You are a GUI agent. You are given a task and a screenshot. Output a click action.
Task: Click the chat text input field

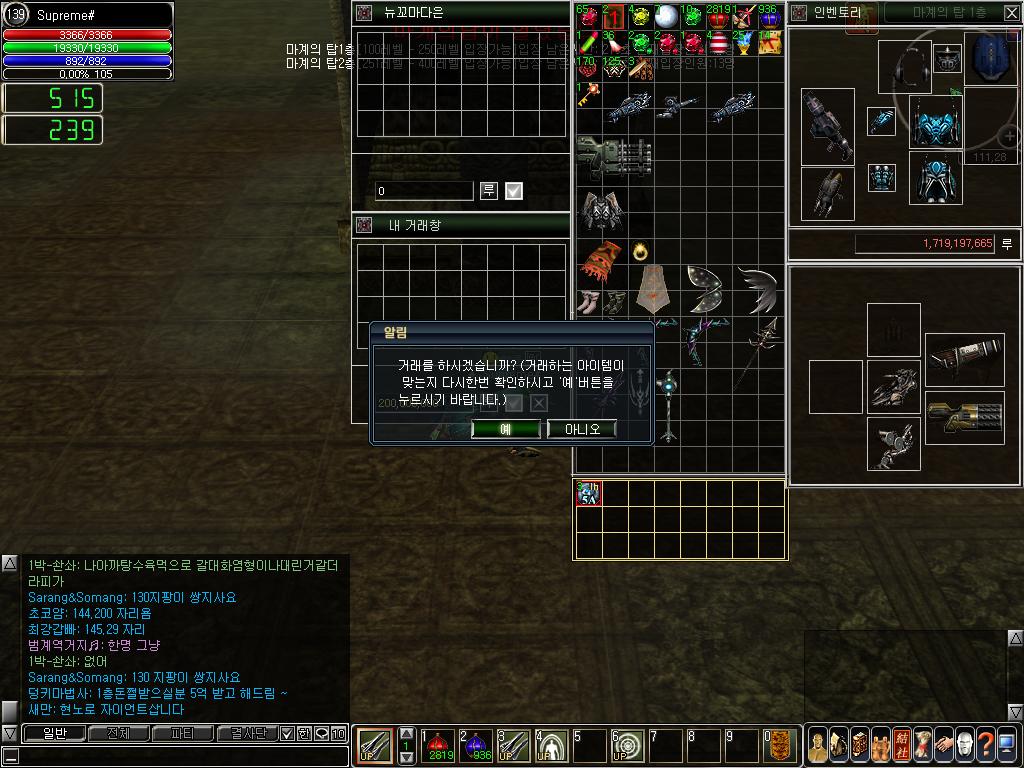tap(180, 756)
